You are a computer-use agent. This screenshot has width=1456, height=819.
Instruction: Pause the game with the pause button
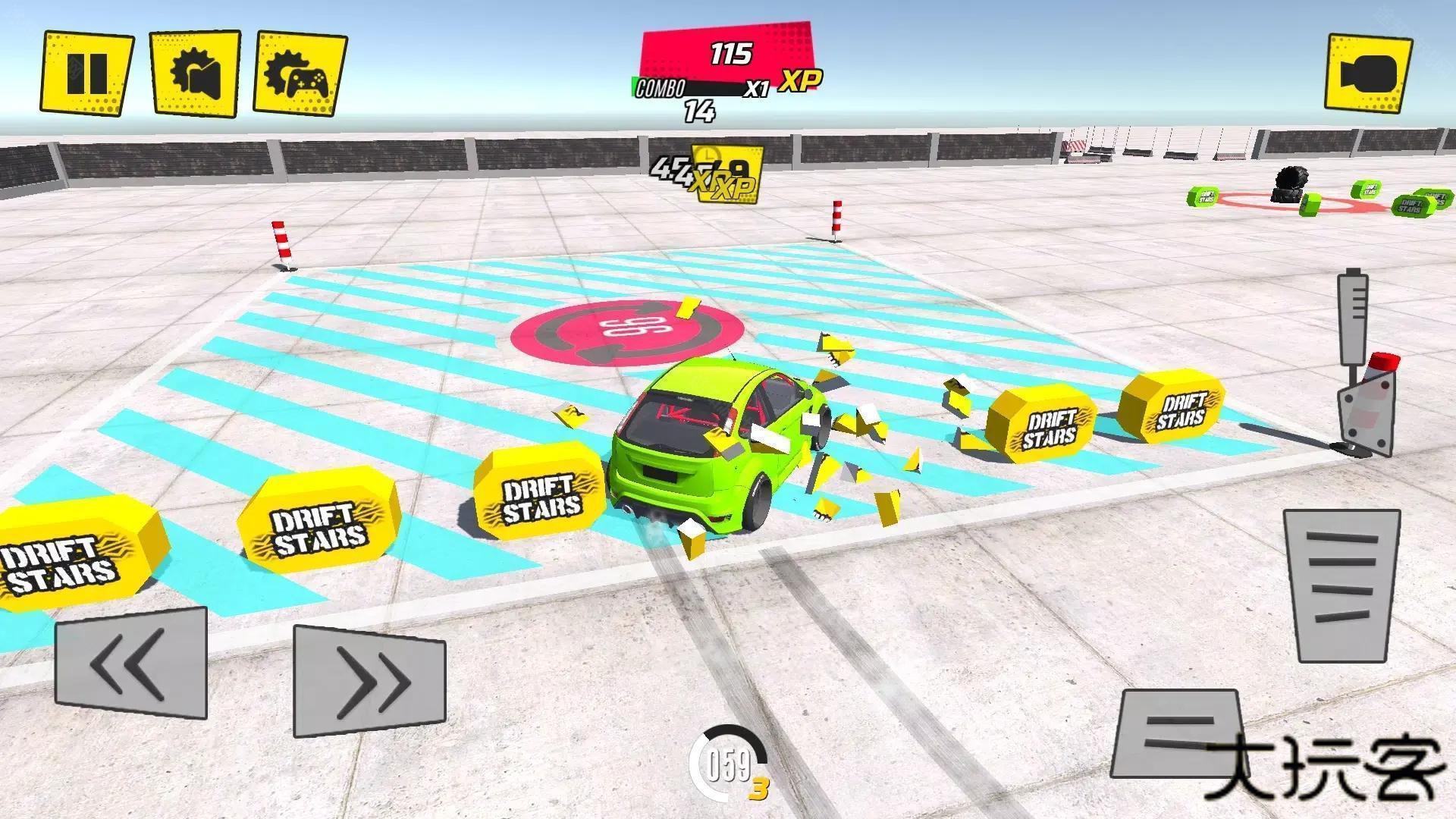tap(86, 74)
